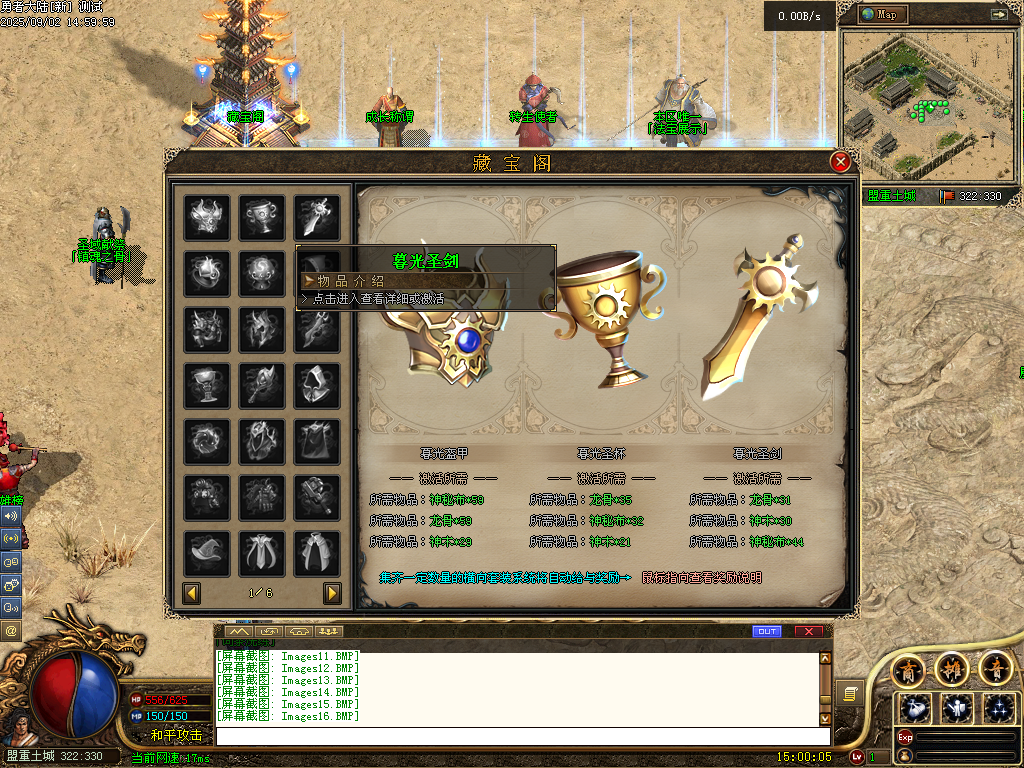Screen dimensions: 1024x768
Task: Click the blue OUT button on chat panel
Action: pyautogui.click(x=767, y=631)
